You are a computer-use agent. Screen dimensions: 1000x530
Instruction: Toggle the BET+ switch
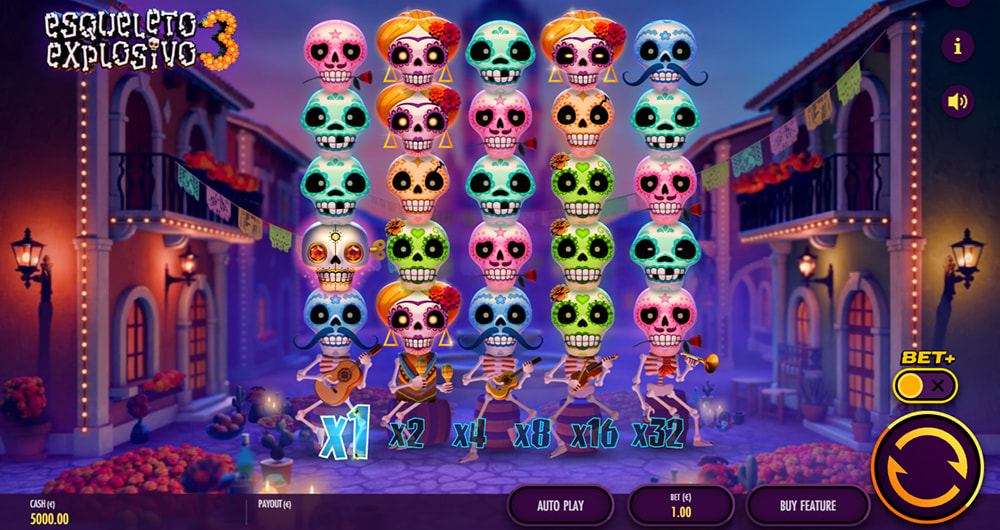pyautogui.click(x=925, y=384)
